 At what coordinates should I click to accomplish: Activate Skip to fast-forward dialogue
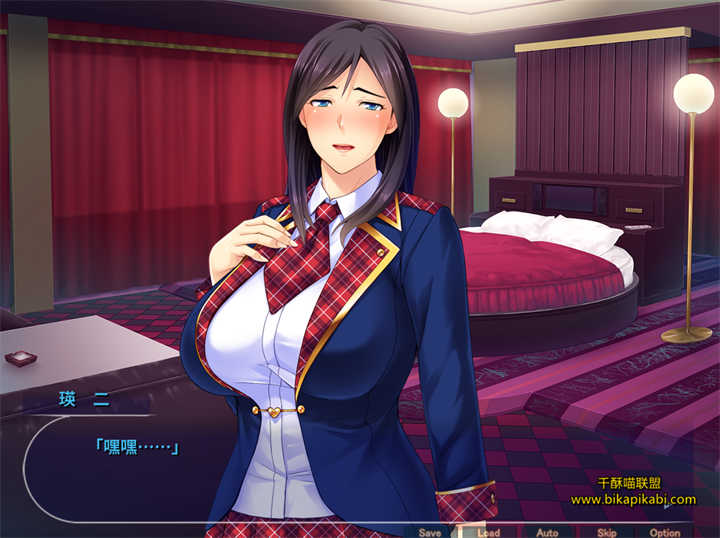click(606, 532)
